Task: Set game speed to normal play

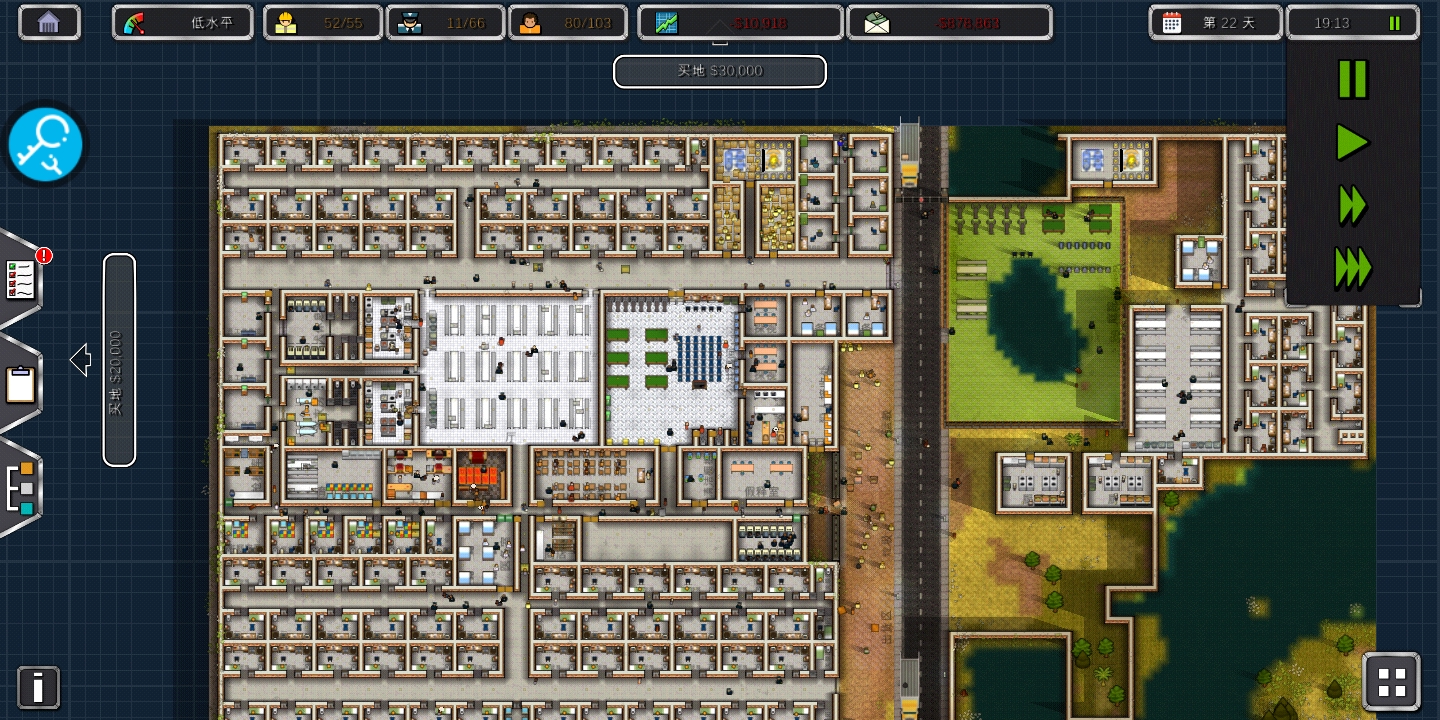Action: 1352,143
